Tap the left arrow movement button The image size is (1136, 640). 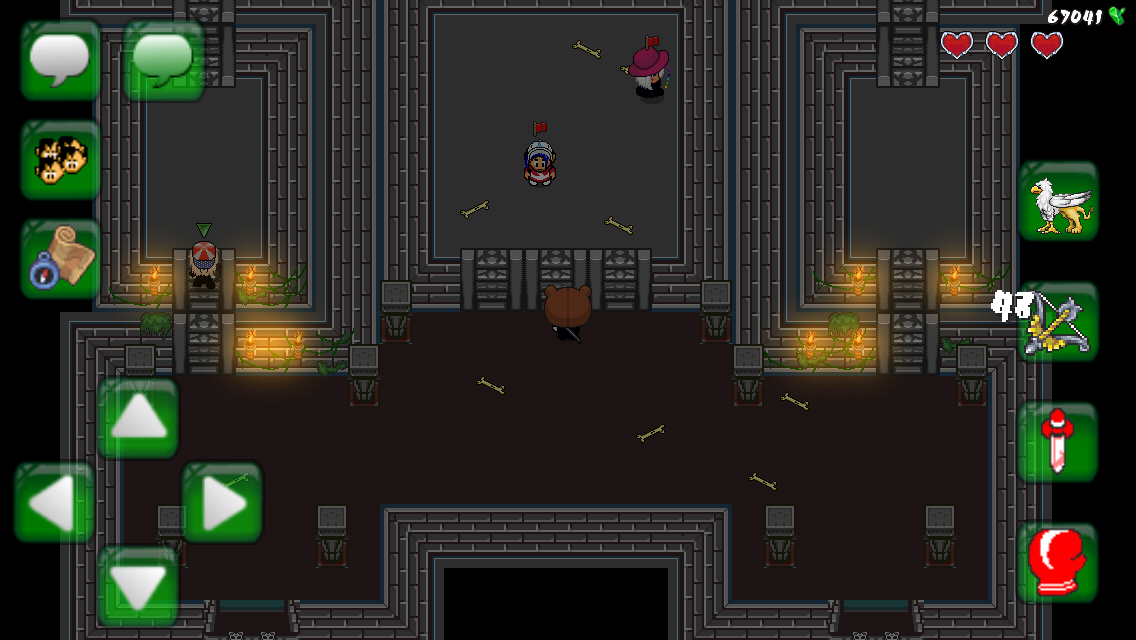(x=55, y=502)
